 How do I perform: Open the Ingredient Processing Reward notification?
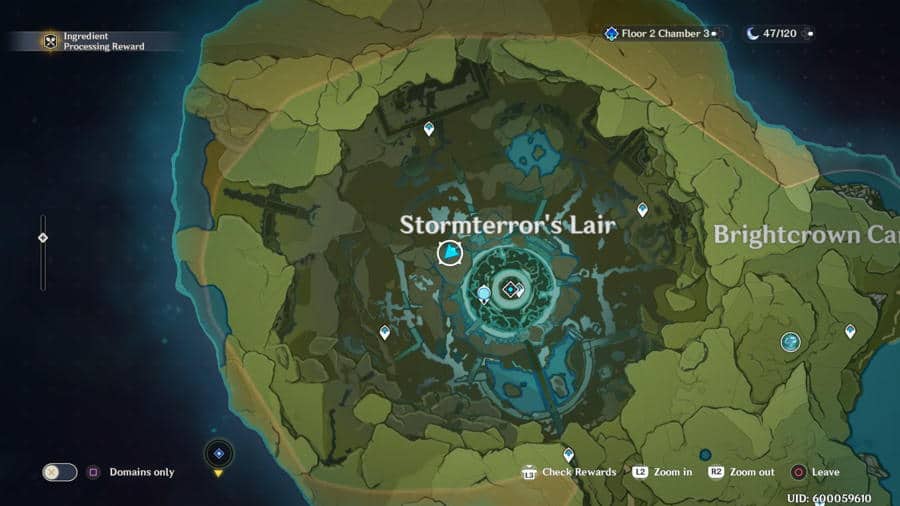coord(94,41)
